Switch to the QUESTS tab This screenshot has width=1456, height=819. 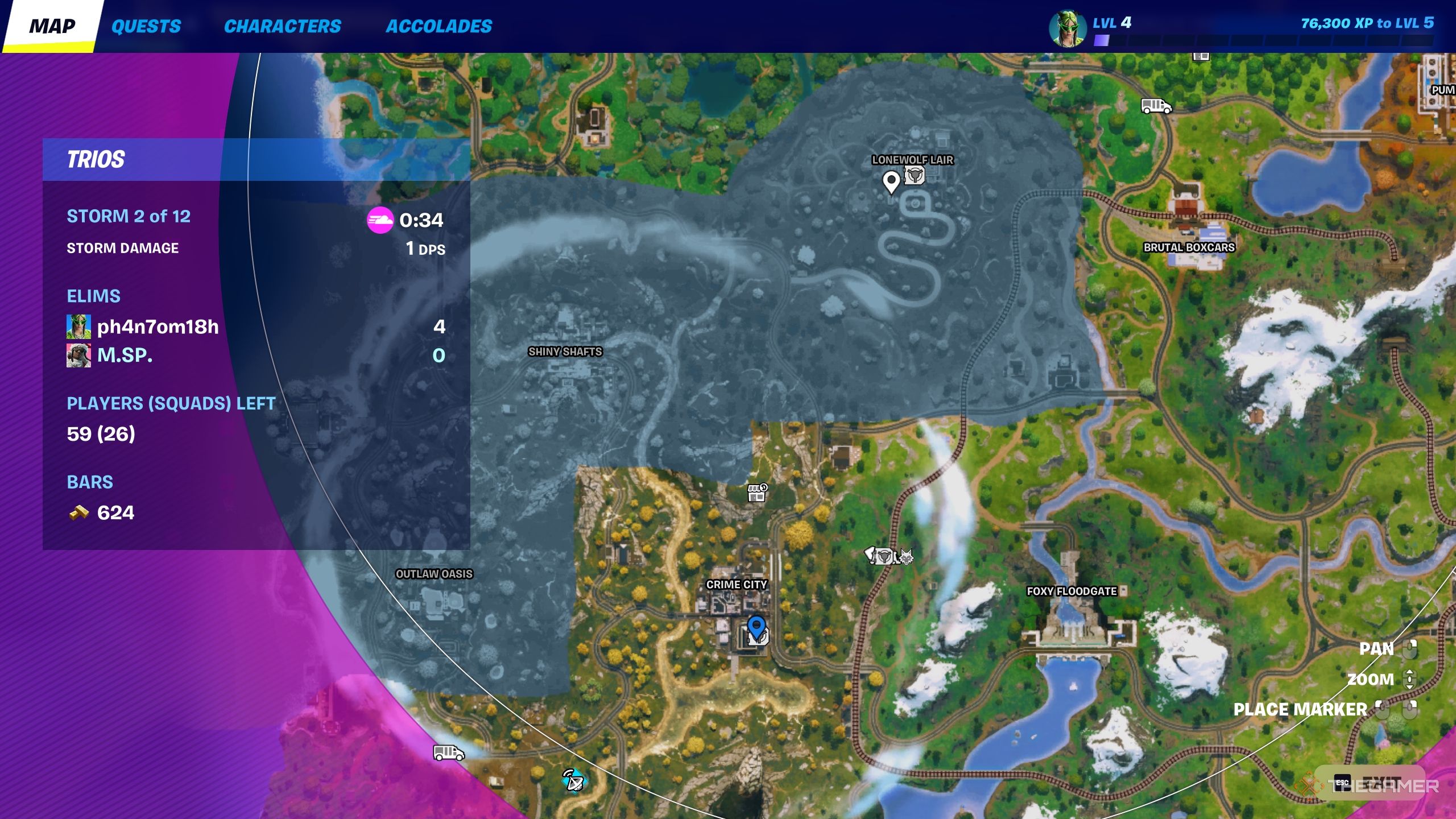147,26
